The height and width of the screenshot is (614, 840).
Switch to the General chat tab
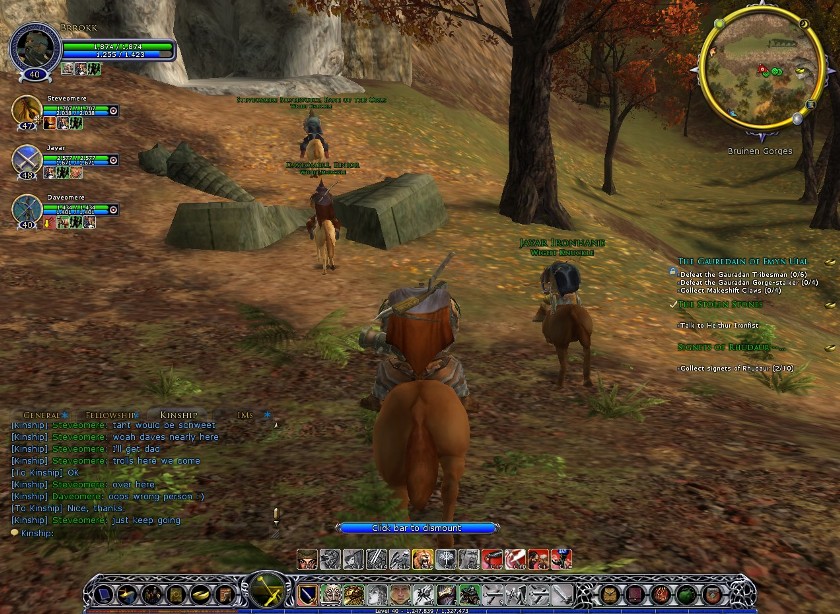click(42, 414)
